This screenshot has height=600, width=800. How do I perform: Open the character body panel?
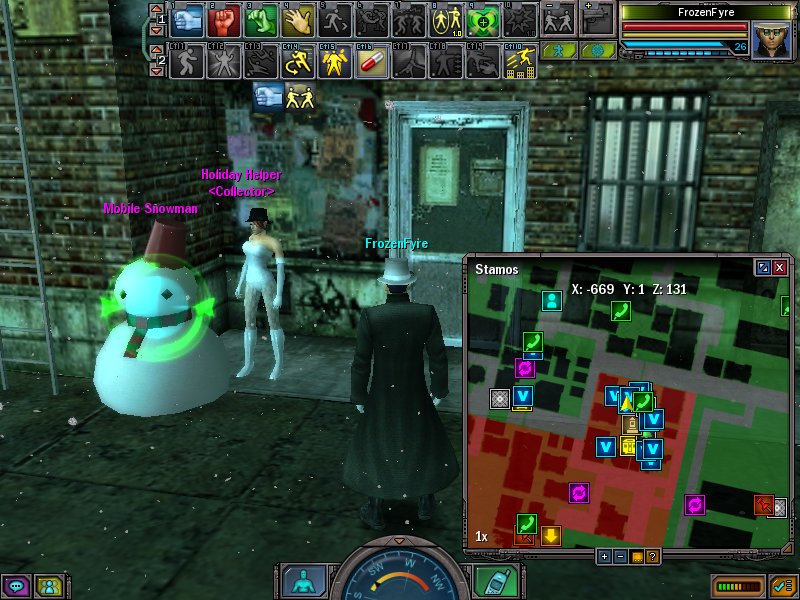[x=301, y=580]
